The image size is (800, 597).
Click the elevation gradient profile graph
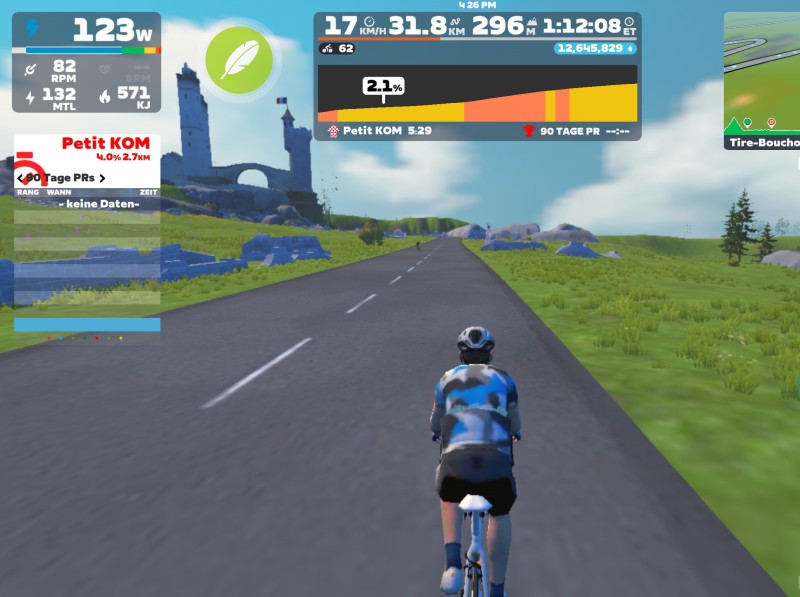pos(477,94)
